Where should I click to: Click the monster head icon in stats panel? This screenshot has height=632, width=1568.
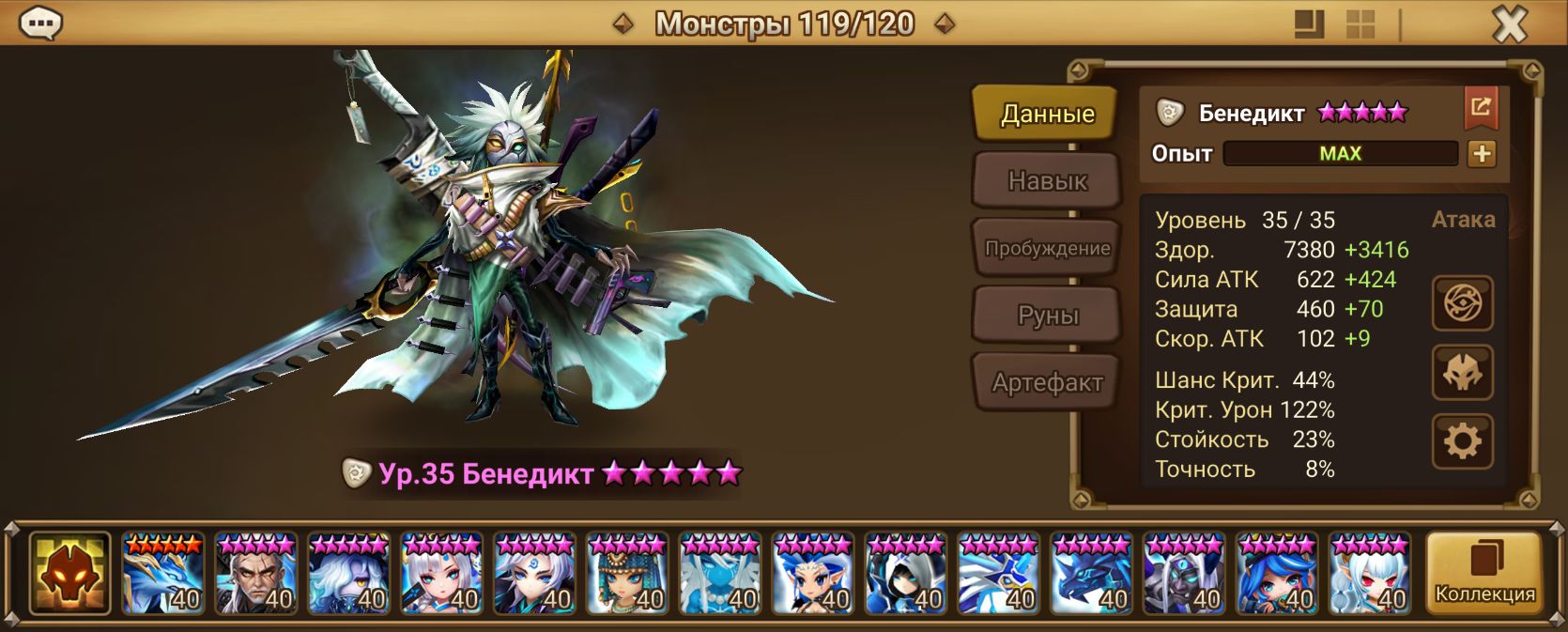(1462, 372)
